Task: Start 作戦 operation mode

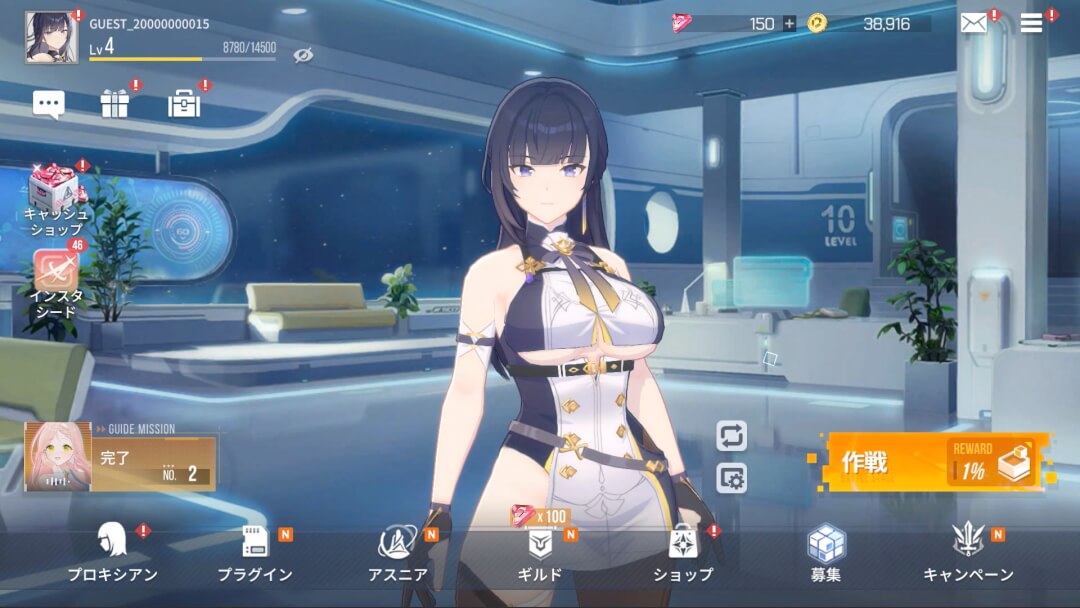Action: coord(935,462)
